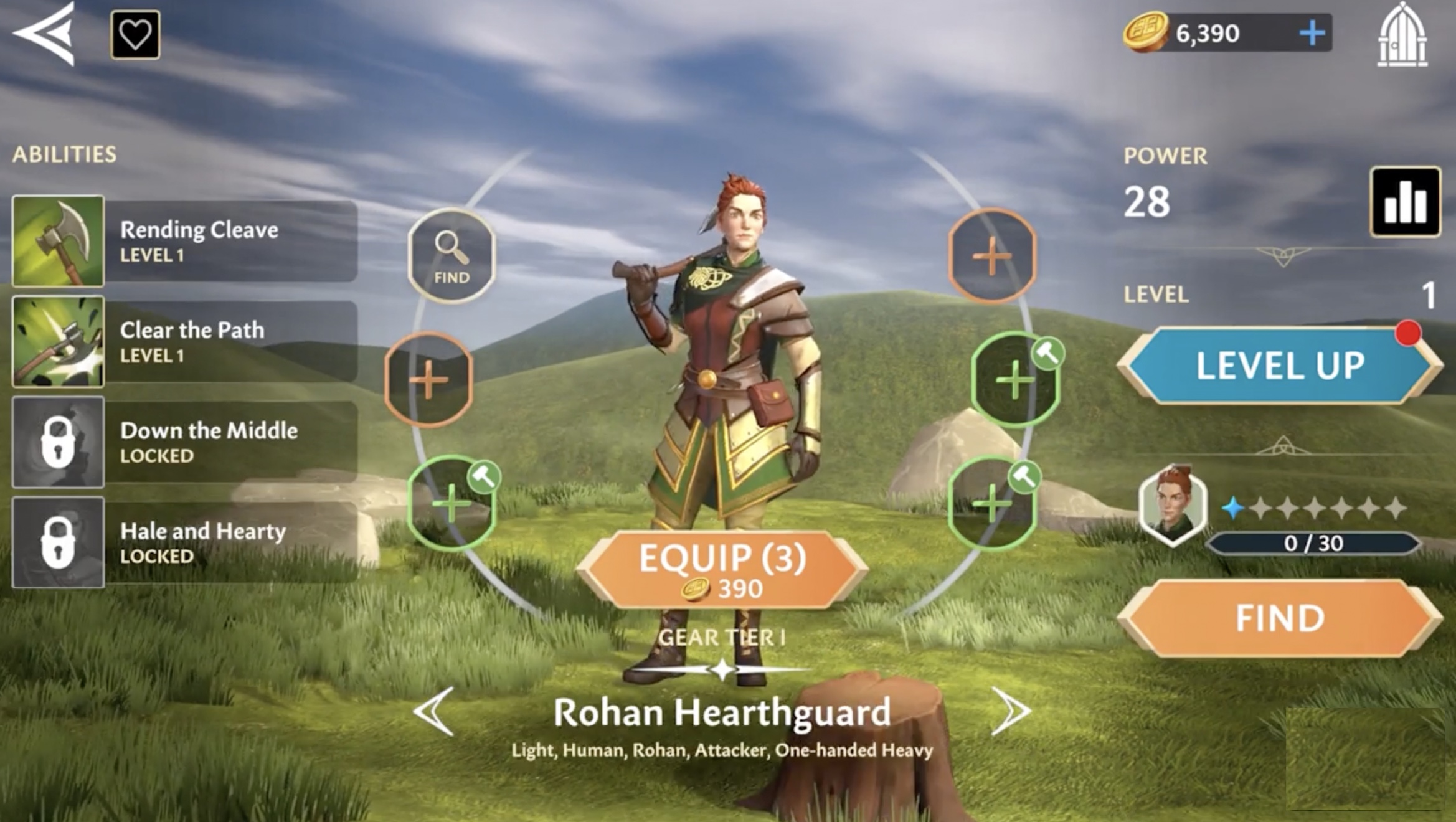Show the previous character
This screenshot has width=1456, height=822.
434,711
